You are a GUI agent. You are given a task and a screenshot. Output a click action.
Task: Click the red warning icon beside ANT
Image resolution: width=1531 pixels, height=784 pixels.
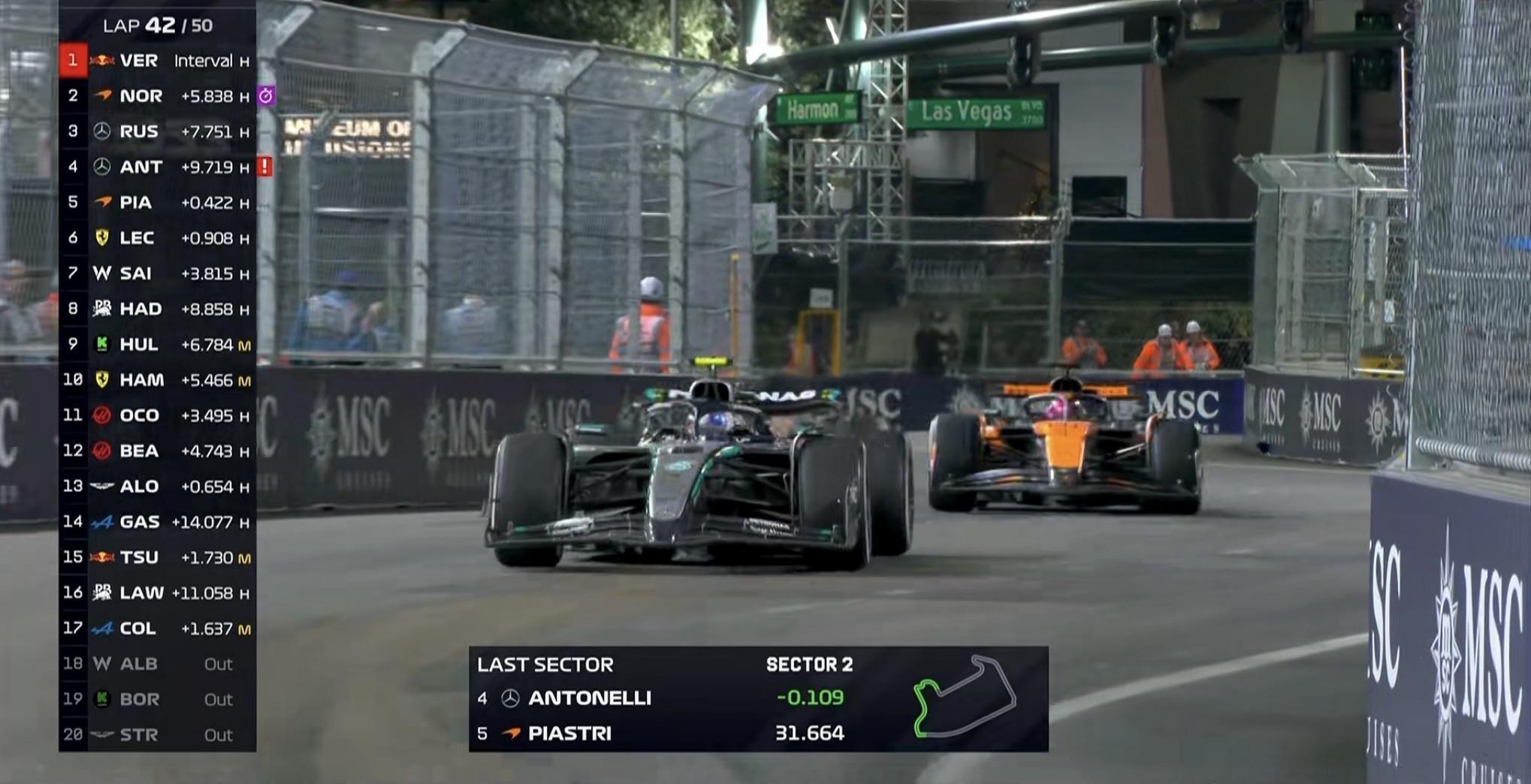tap(265, 167)
